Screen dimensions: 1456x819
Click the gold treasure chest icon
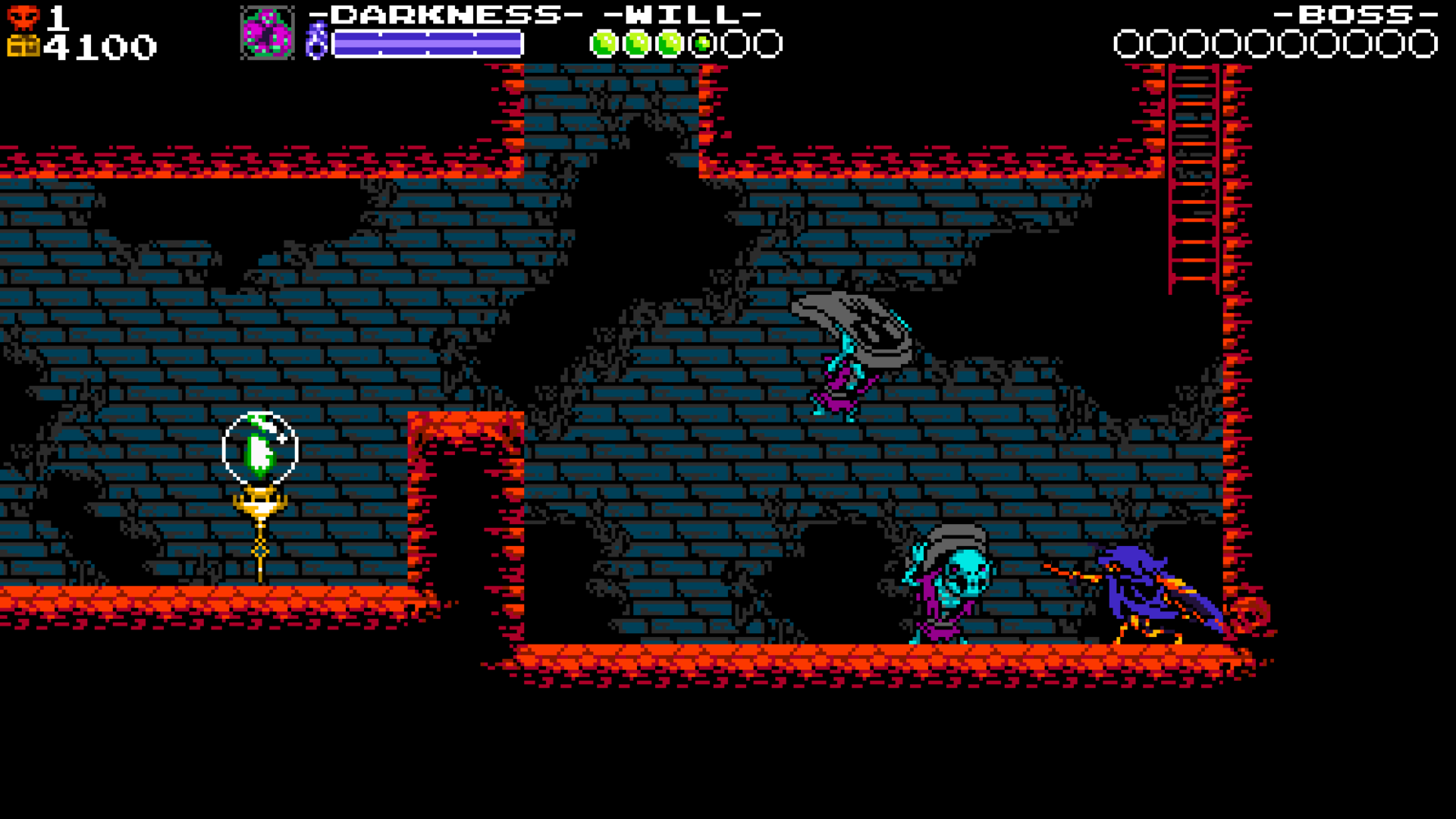(23, 47)
